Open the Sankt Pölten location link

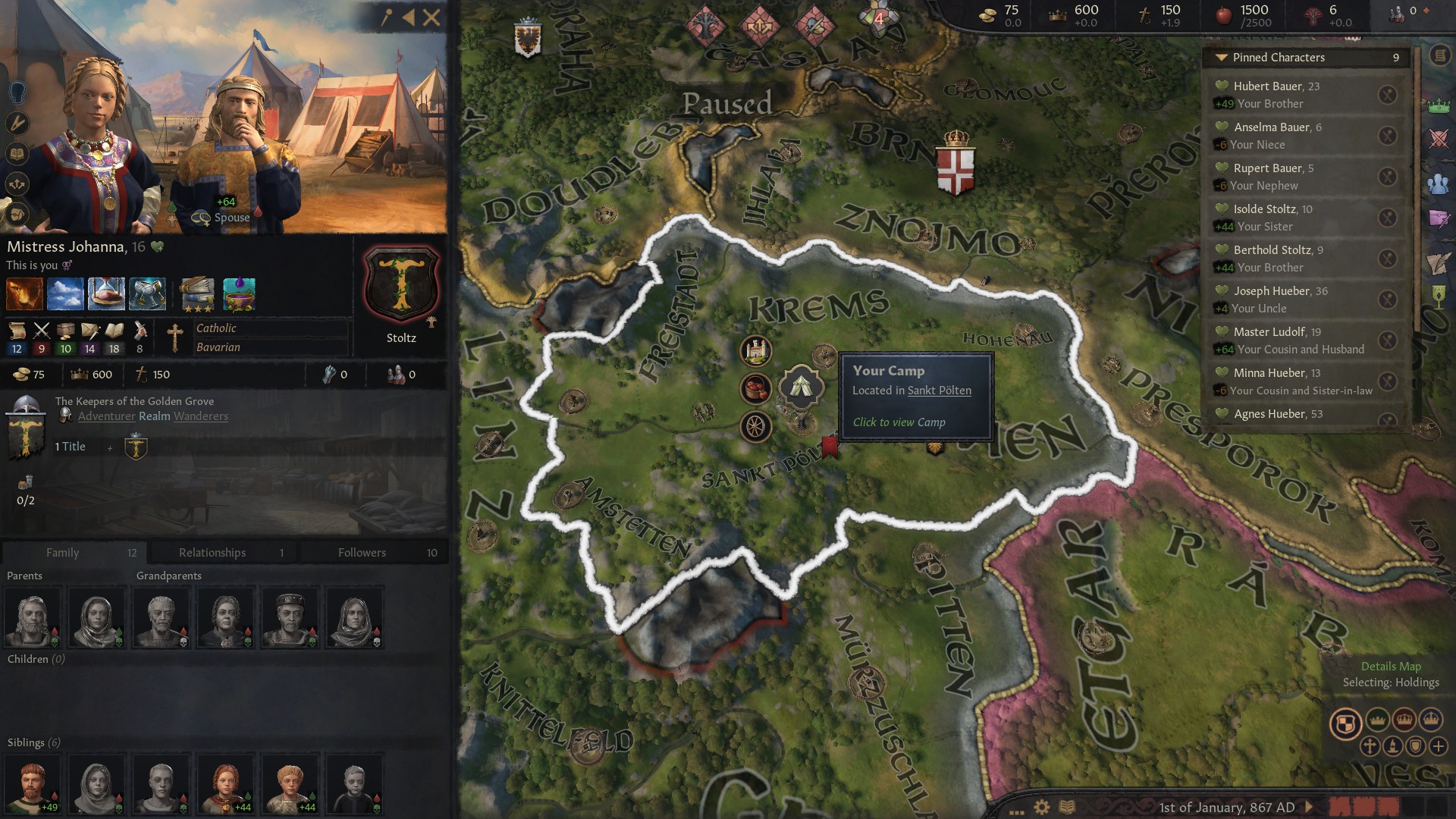coord(939,391)
